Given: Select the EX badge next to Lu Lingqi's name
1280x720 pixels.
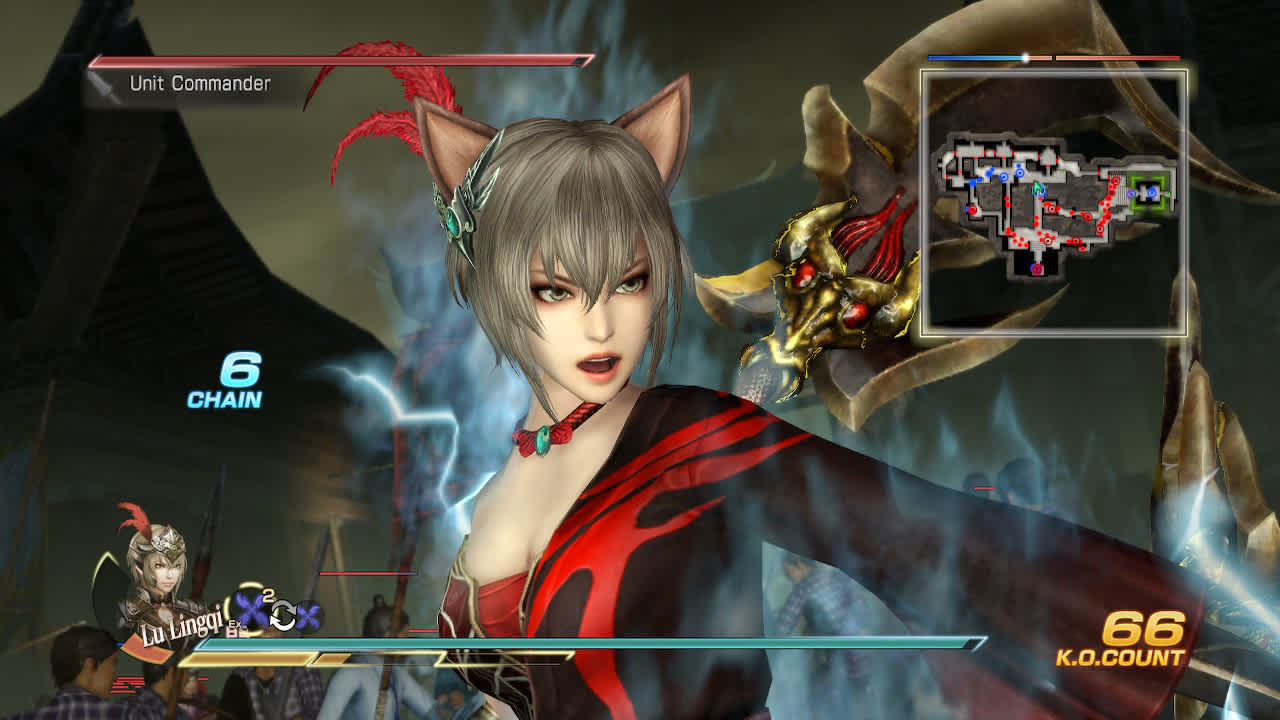Looking at the screenshot, I should tap(235, 624).
